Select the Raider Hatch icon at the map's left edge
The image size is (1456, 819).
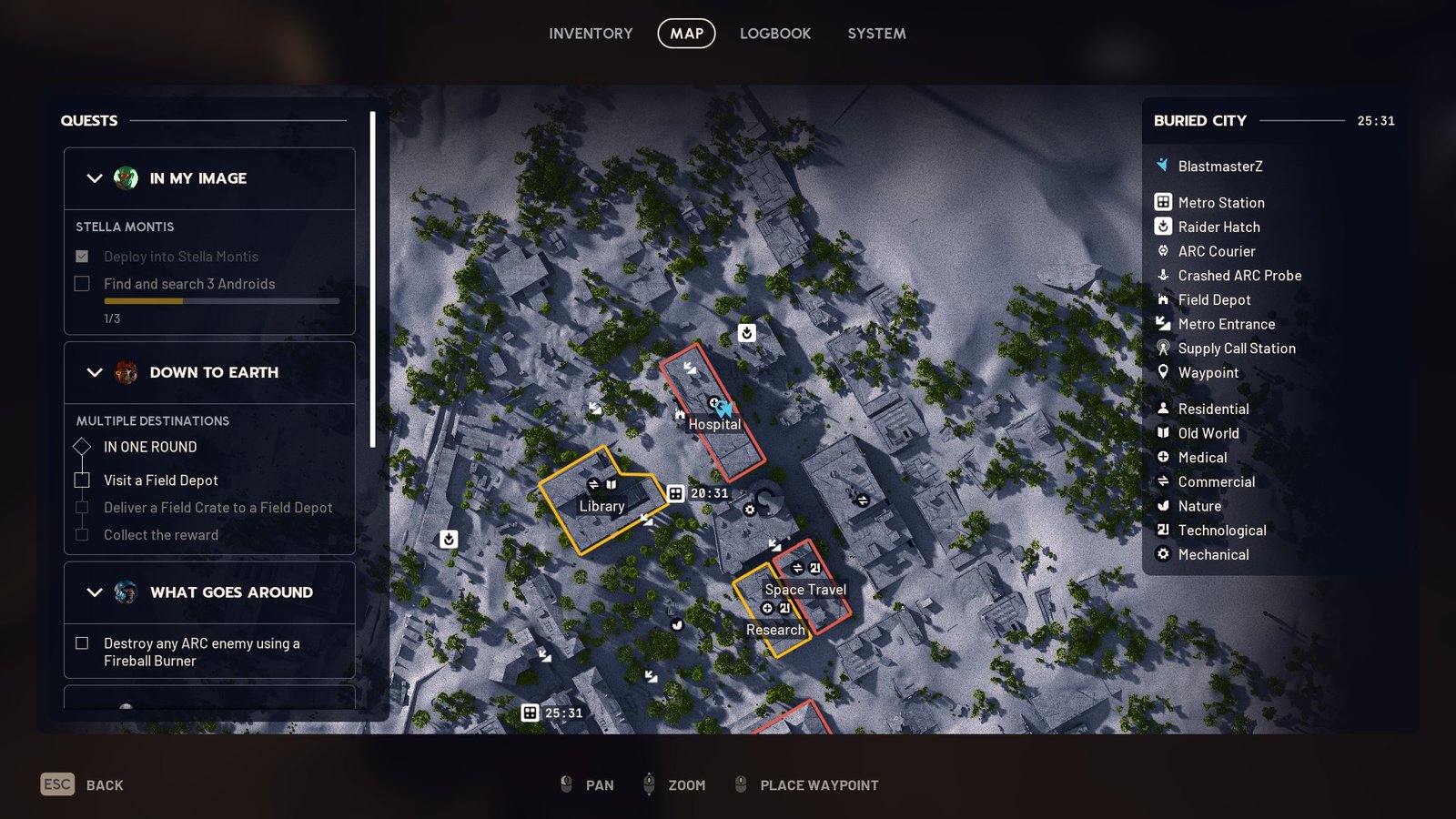(x=447, y=538)
